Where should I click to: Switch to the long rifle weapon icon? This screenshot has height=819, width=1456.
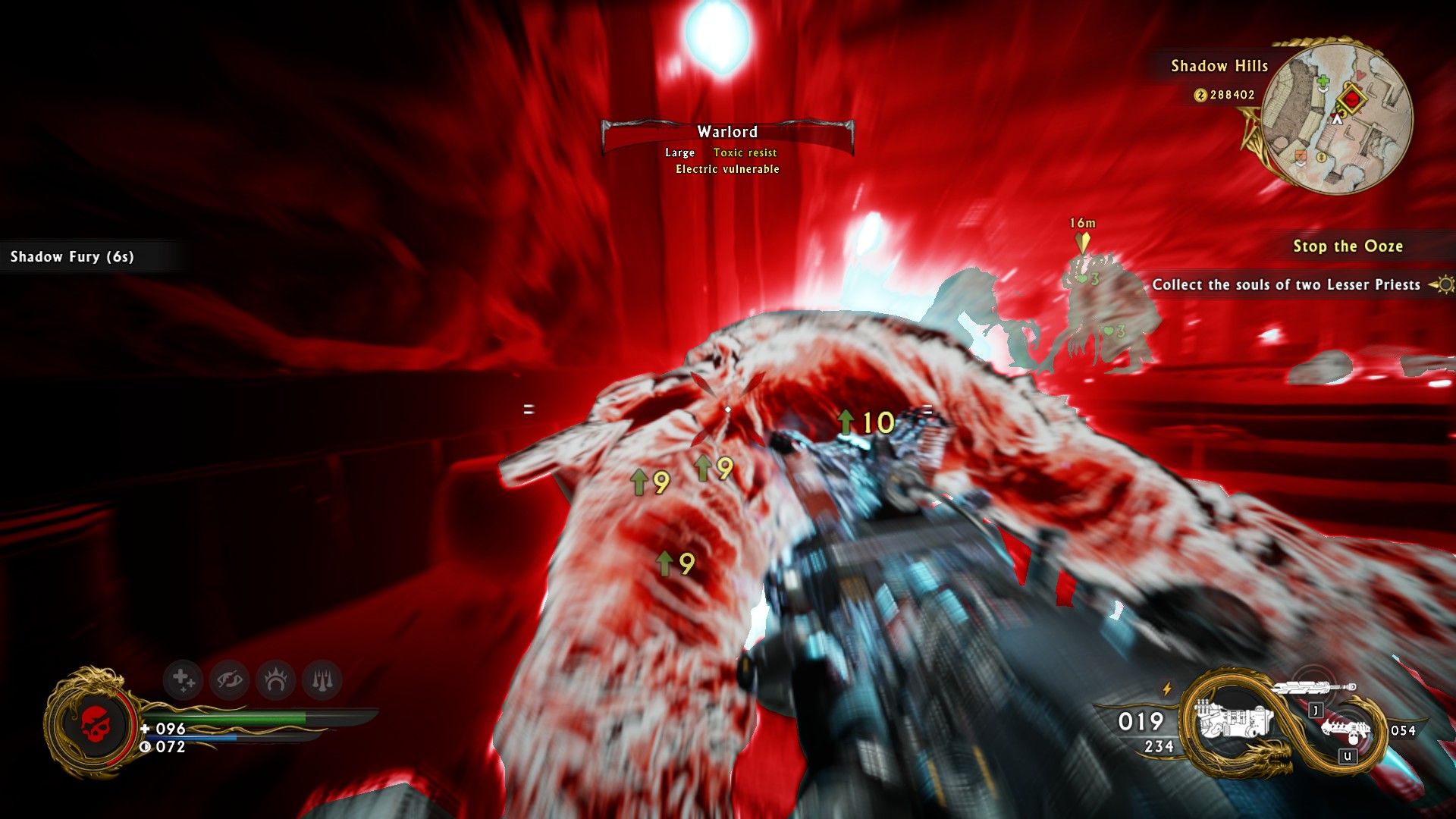coord(1314,688)
